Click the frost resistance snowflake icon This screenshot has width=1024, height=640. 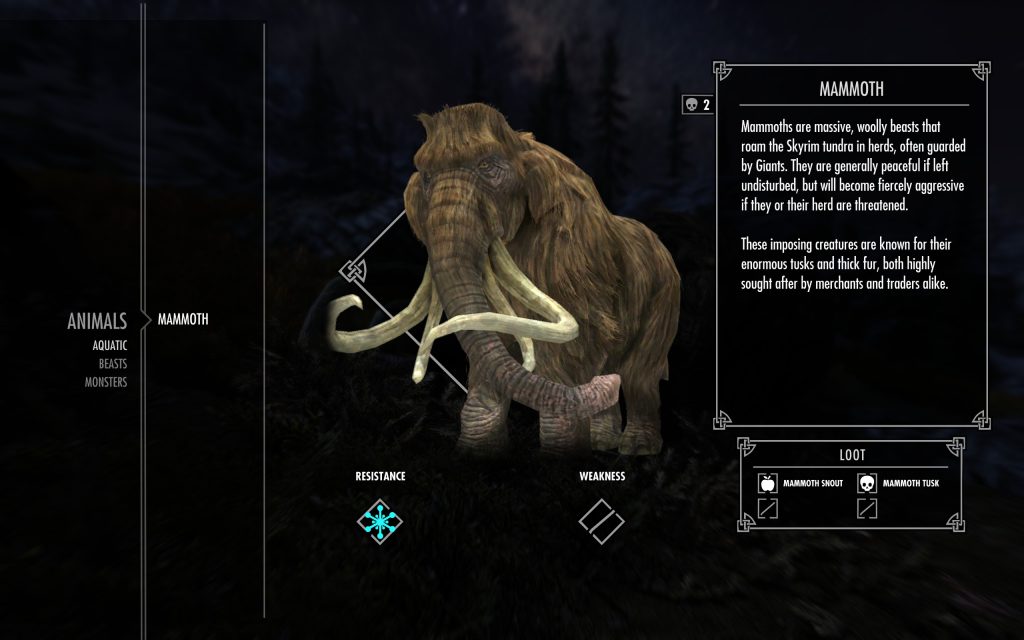tap(380, 520)
